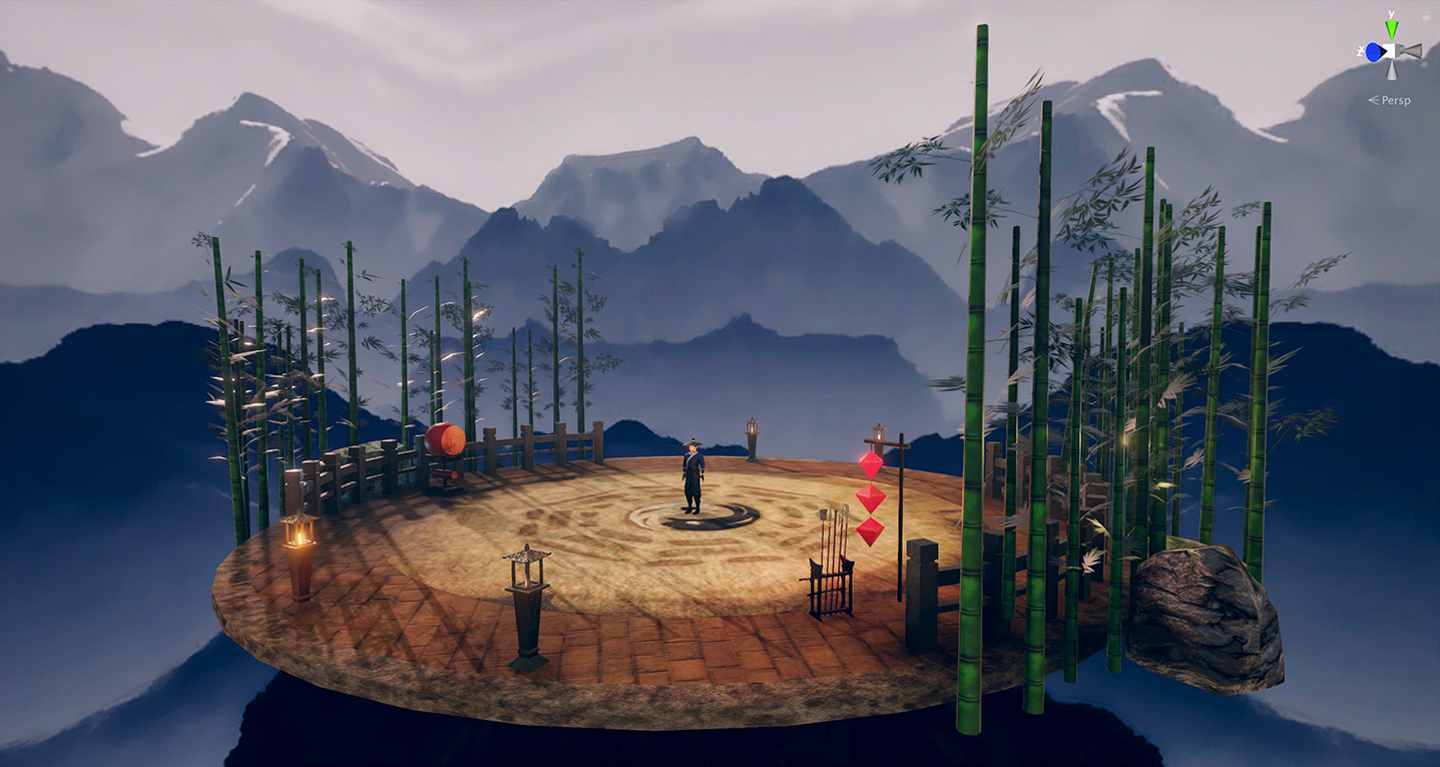Viewport: 1440px width, 767px height.
Task: Click the arrow icon beside the Persp label
Action: [1372, 99]
